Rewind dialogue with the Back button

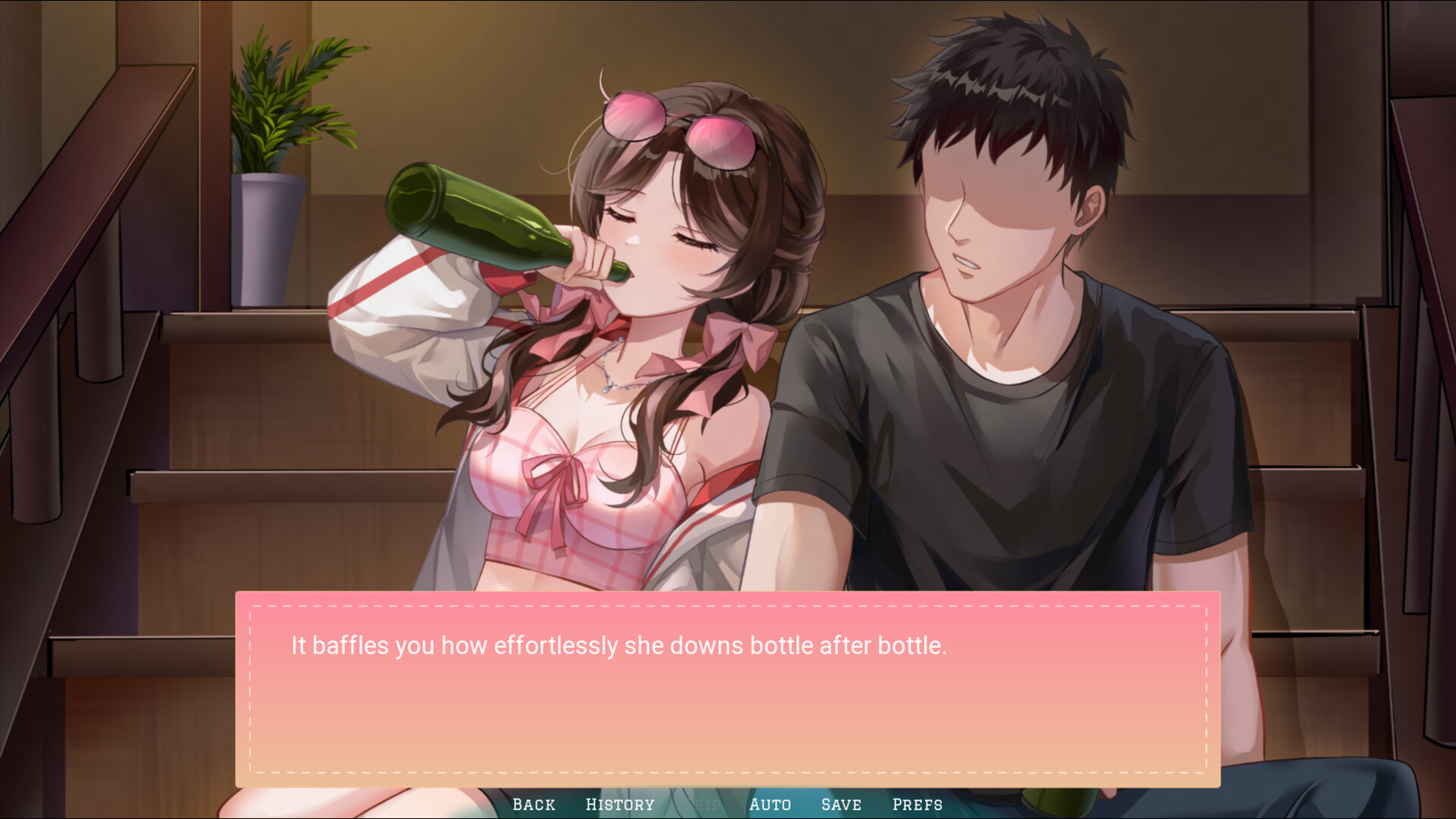[x=535, y=805]
